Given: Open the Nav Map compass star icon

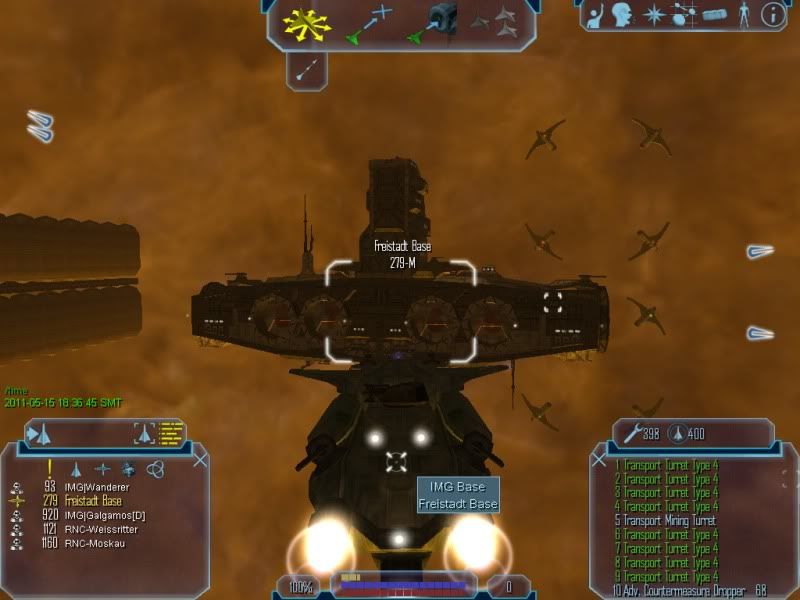Looking at the screenshot, I should 654,15.
